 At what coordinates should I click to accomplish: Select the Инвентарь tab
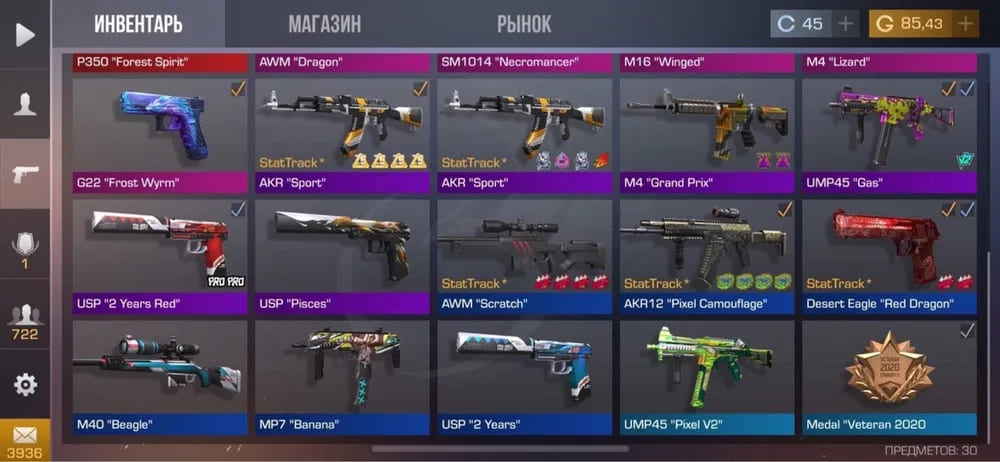[x=138, y=24]
